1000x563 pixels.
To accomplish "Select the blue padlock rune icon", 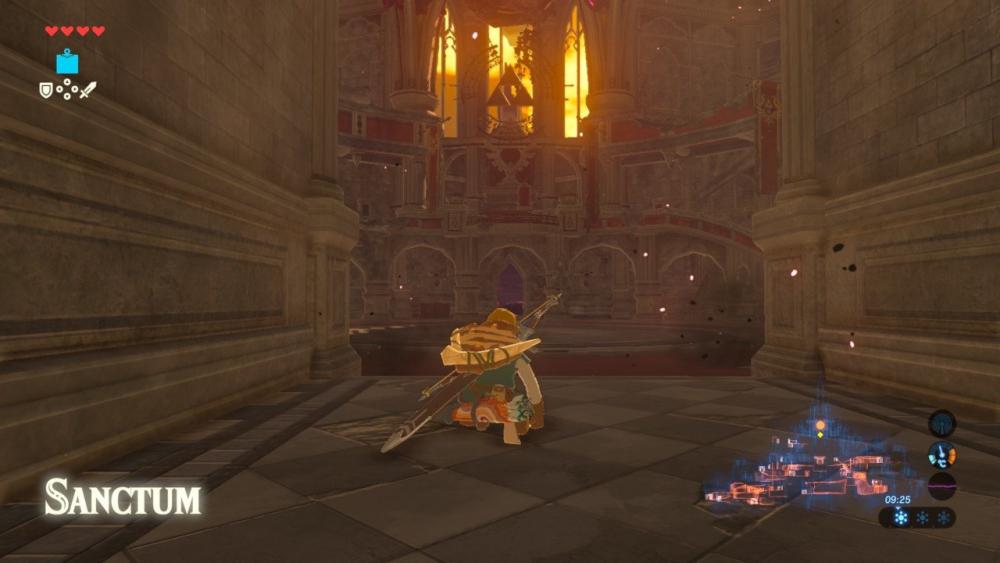I will coord(67,62).
